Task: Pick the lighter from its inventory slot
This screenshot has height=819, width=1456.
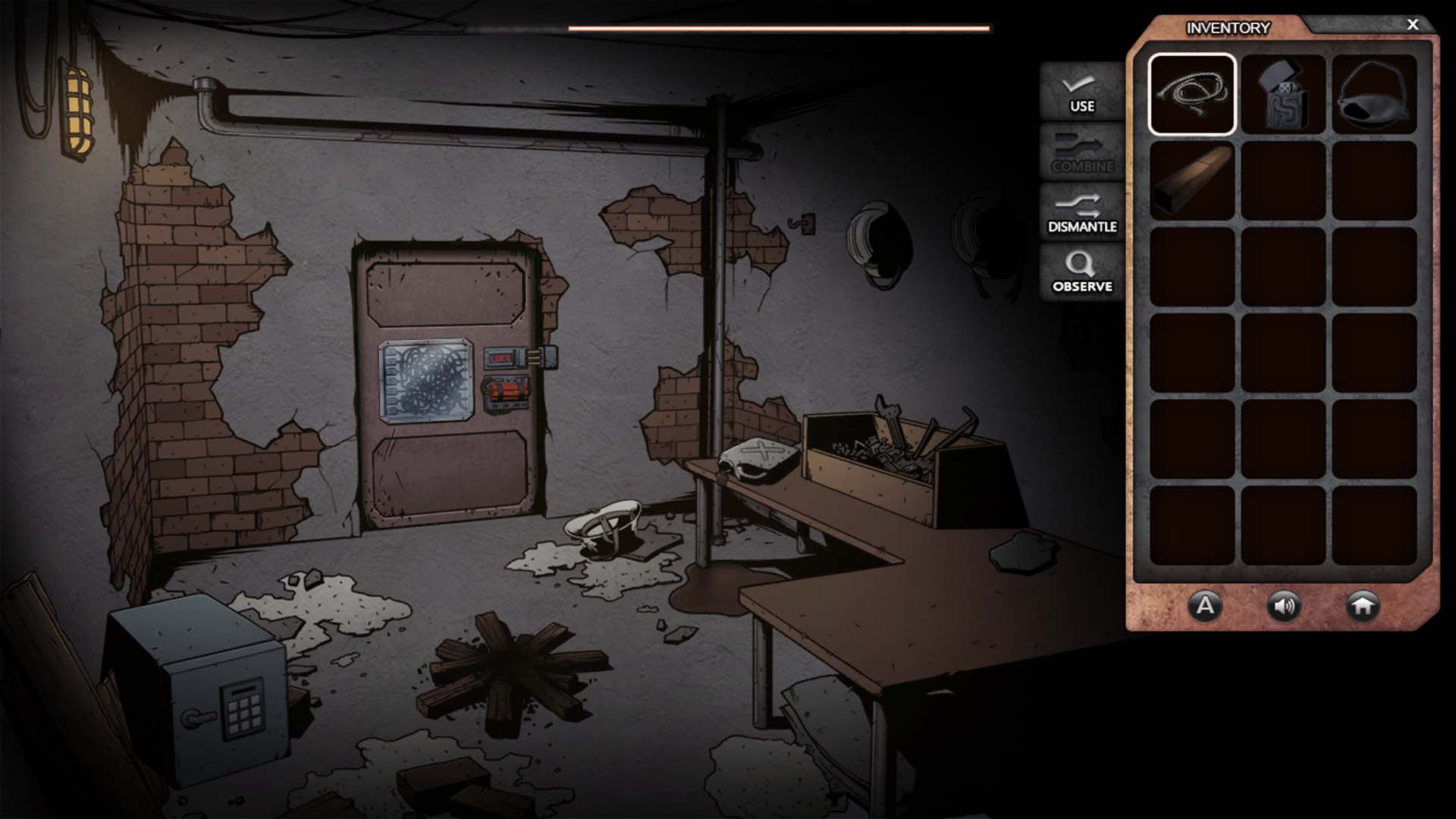Action: coord(1285,95)
